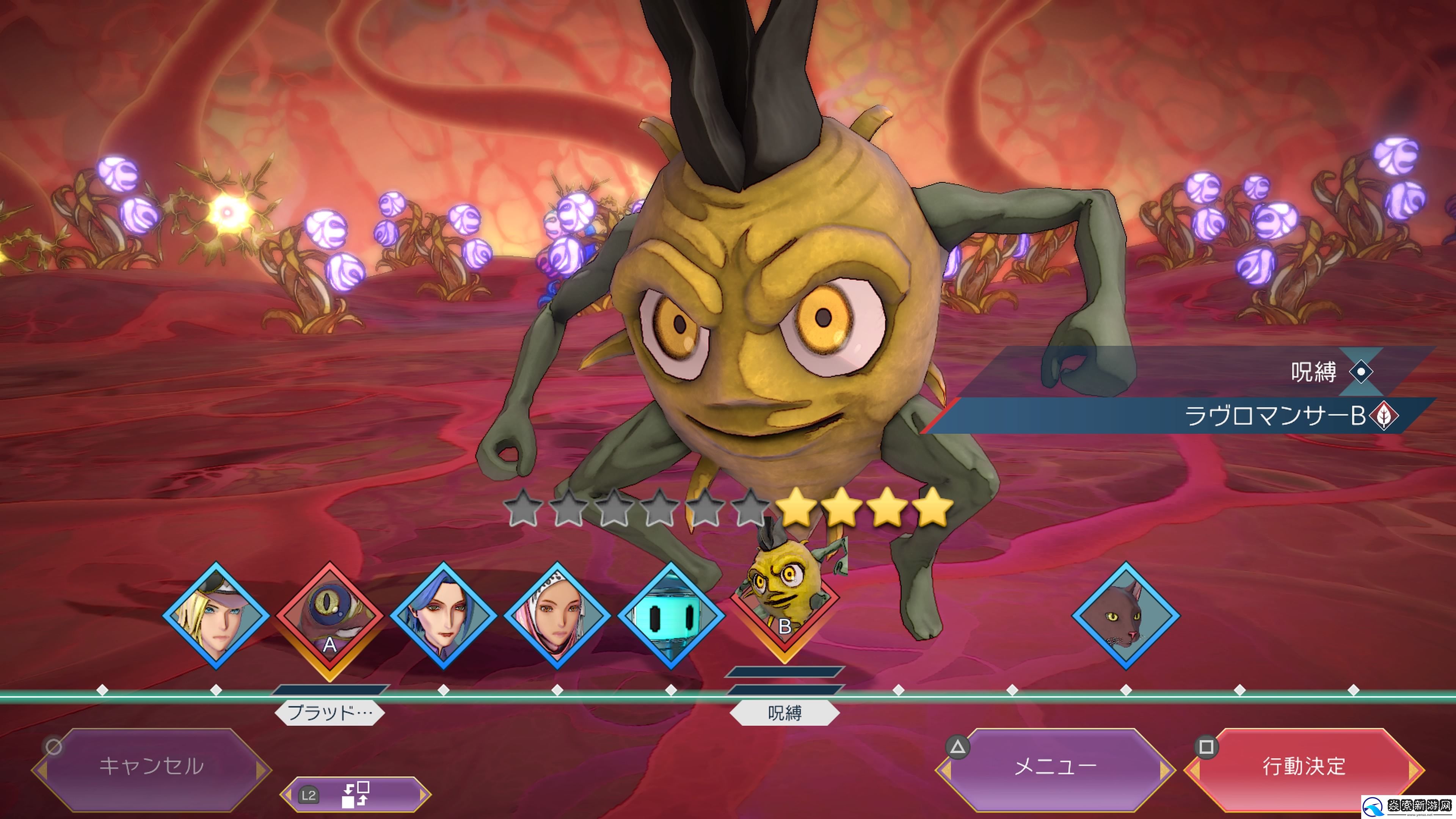Viewport: 1456px width, 819px height.
Task: Toggle the swap view button beside L2
Action: [356, 795]
